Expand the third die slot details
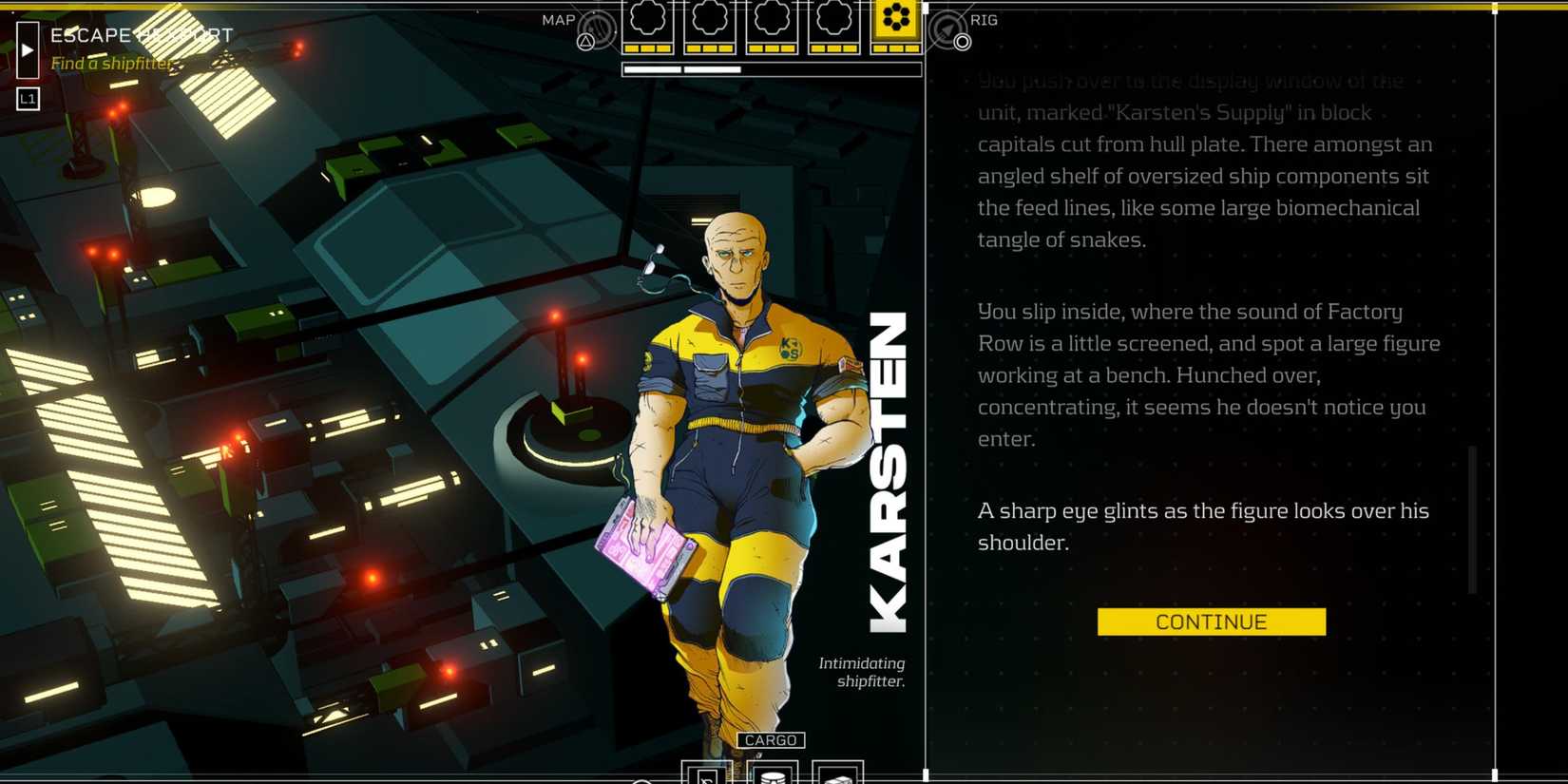 click(x=770, y=27)
